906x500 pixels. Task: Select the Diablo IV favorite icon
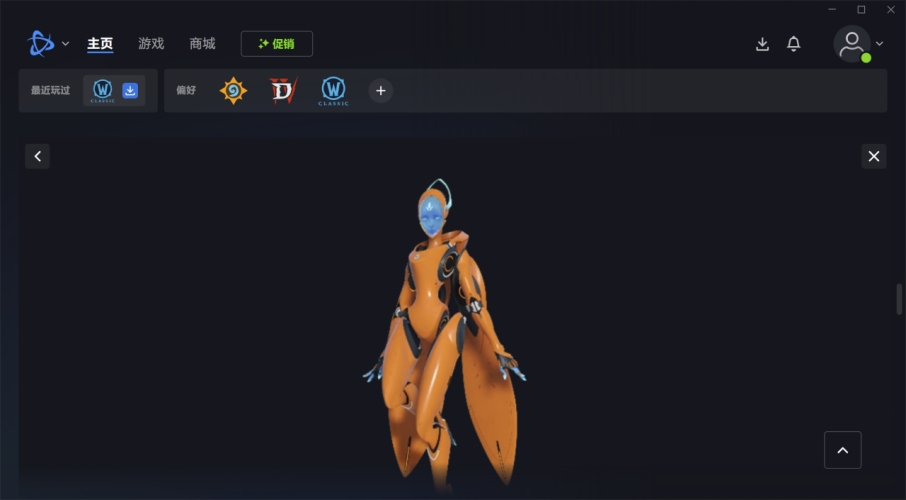[283, 91]
